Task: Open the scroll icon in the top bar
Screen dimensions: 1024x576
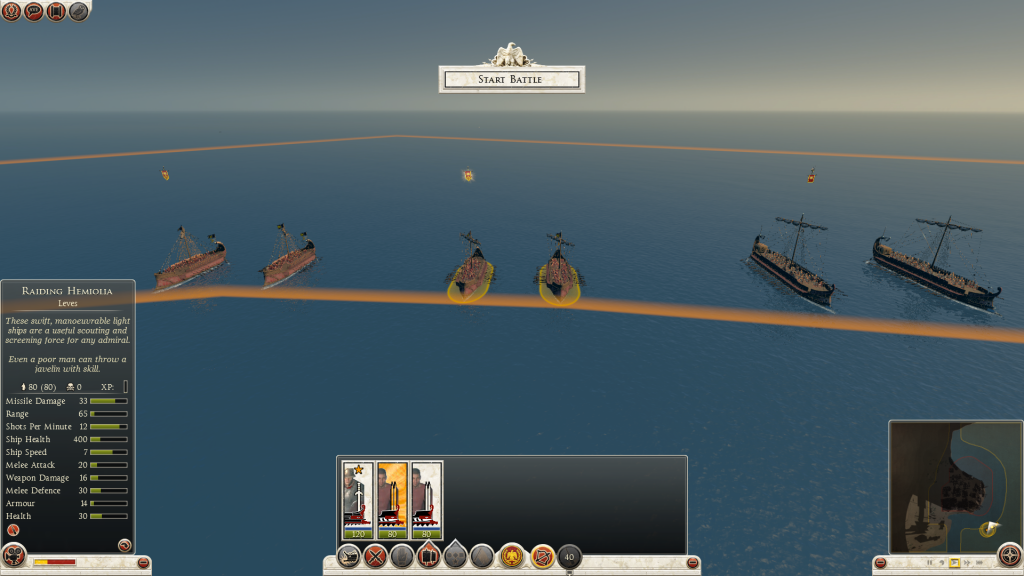Action: 55,11
